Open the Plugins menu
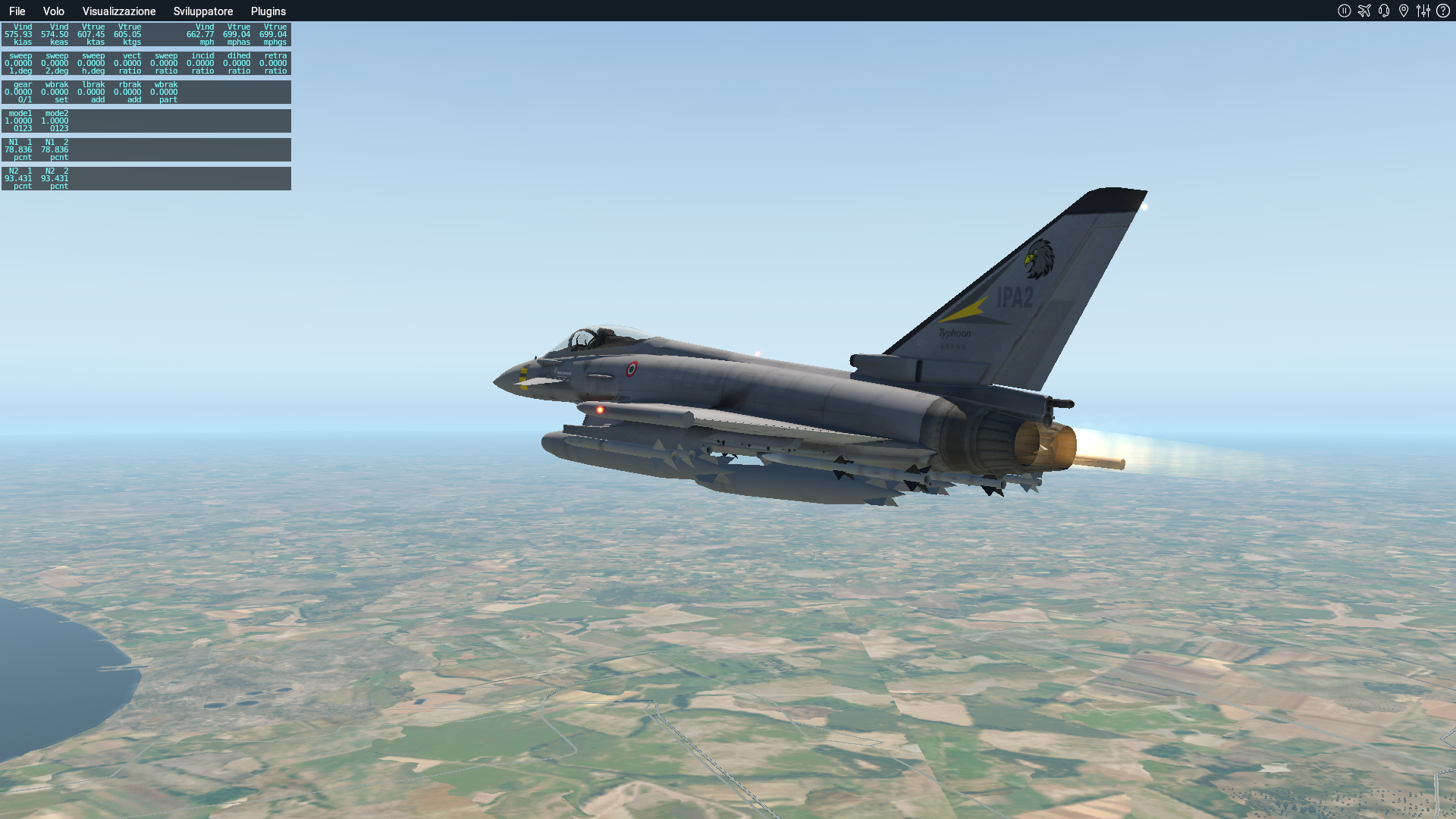Image resolution: width=1456 pixels, height=819 pixels. coord(268,11)
